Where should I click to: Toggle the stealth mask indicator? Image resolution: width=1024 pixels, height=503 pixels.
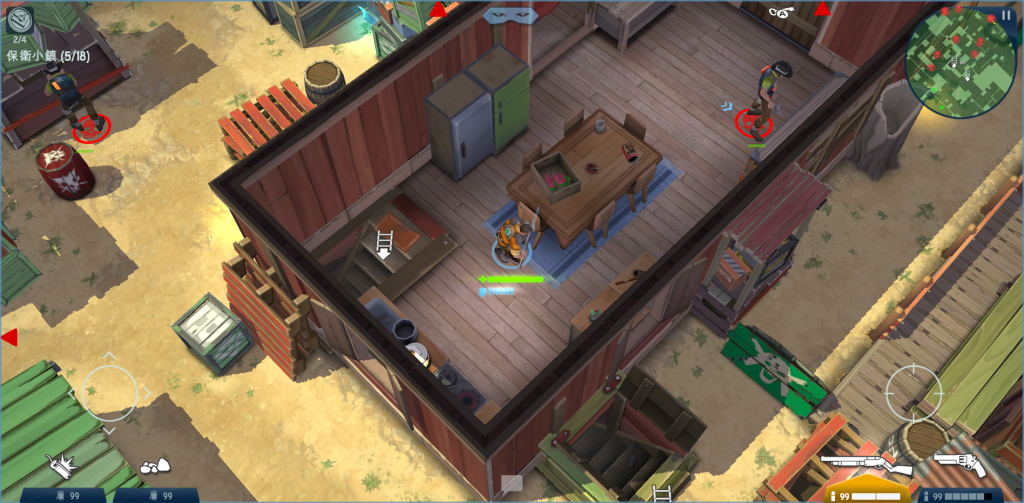(x=509, y=15)
